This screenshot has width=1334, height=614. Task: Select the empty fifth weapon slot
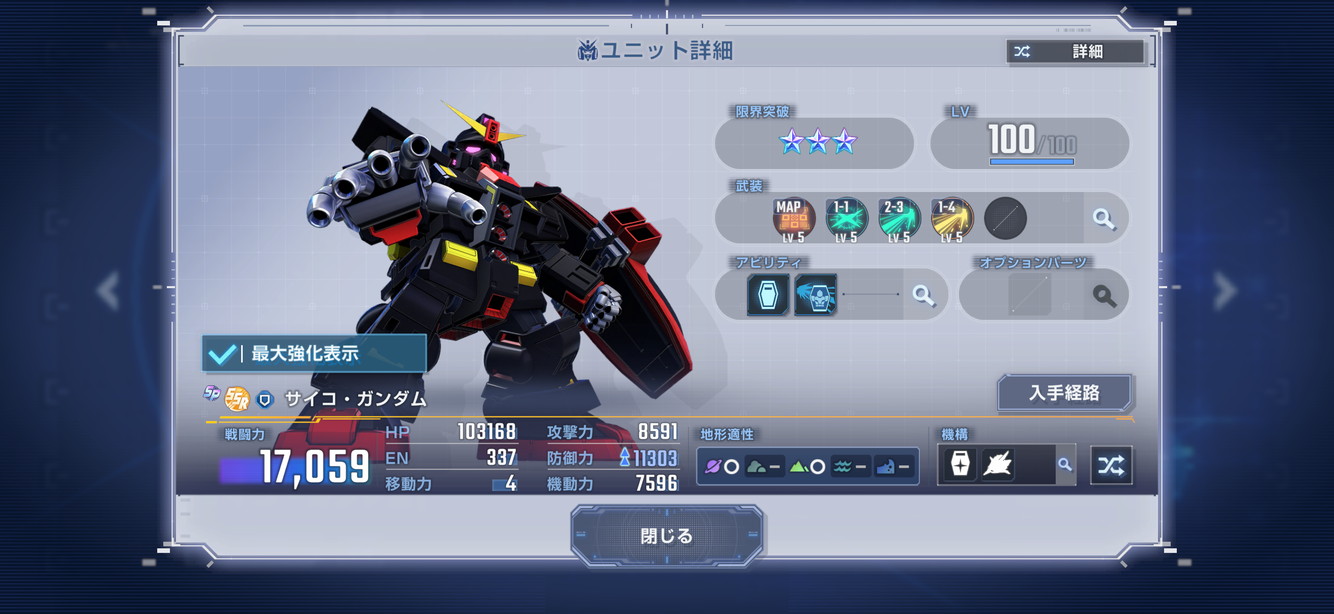(x=1005, y=218)
